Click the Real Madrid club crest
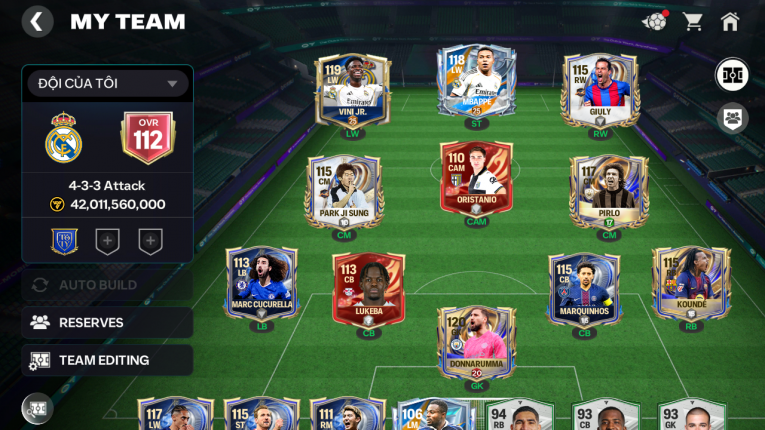The height and width of the screenshot is (430, 765). tap(64, 137)
